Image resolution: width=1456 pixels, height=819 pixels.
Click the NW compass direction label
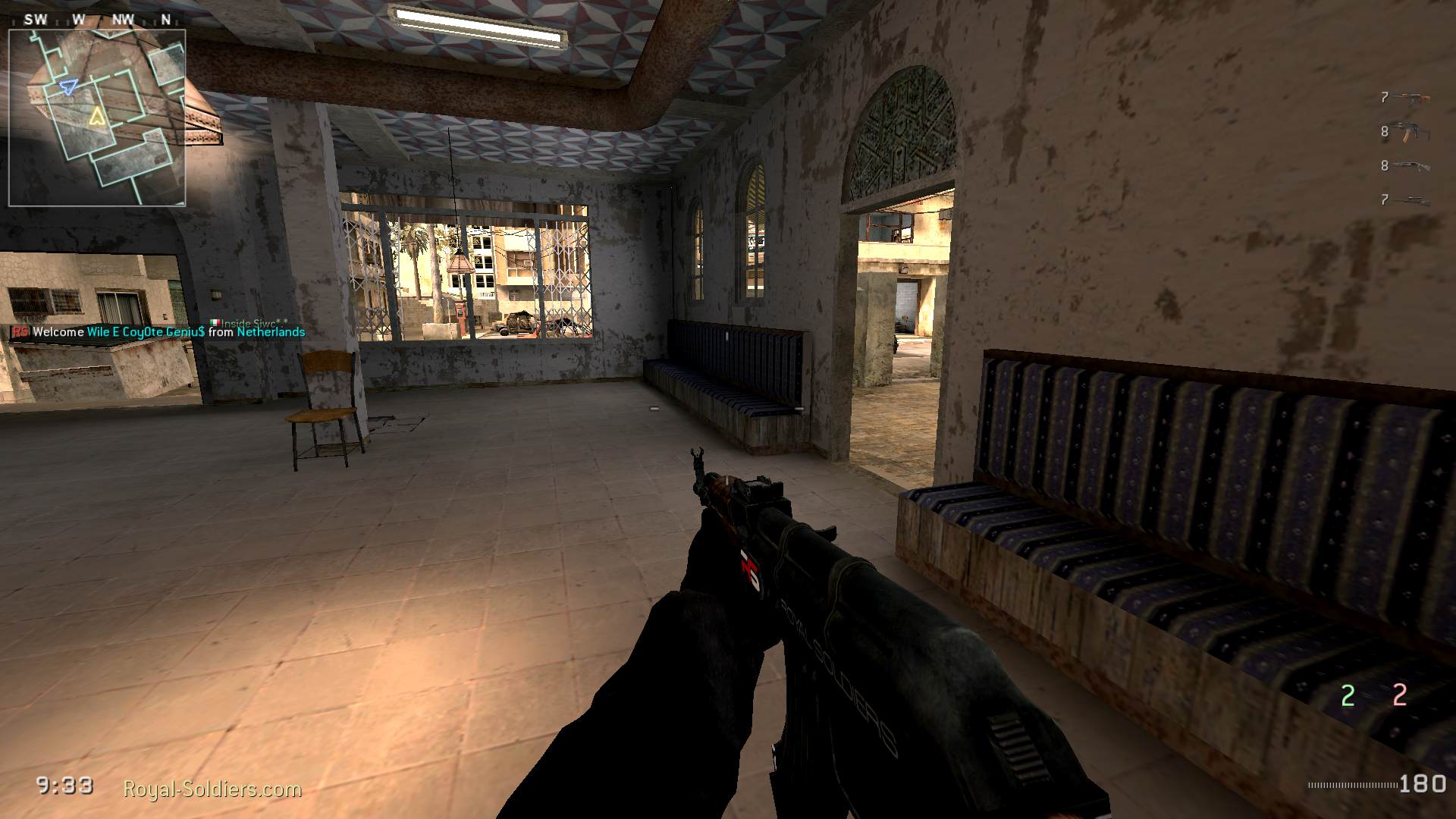122,20
